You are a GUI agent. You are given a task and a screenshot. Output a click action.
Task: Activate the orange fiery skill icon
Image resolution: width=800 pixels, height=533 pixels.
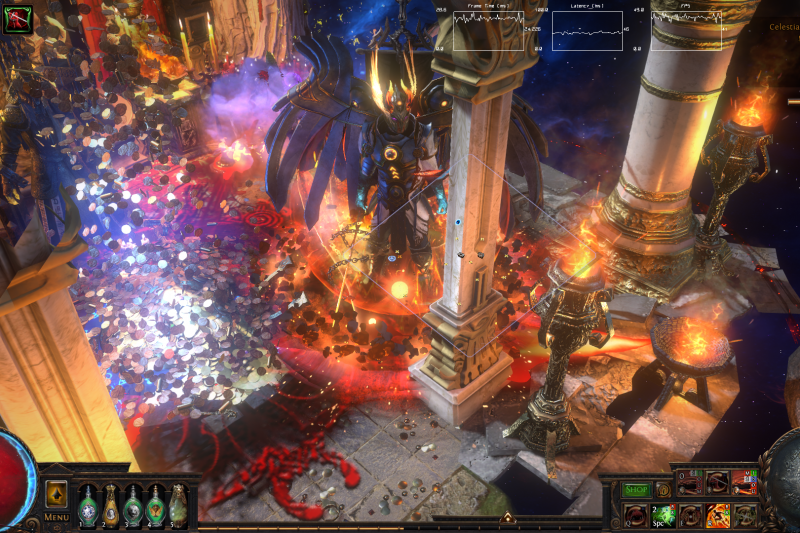[x=717, y=515]
